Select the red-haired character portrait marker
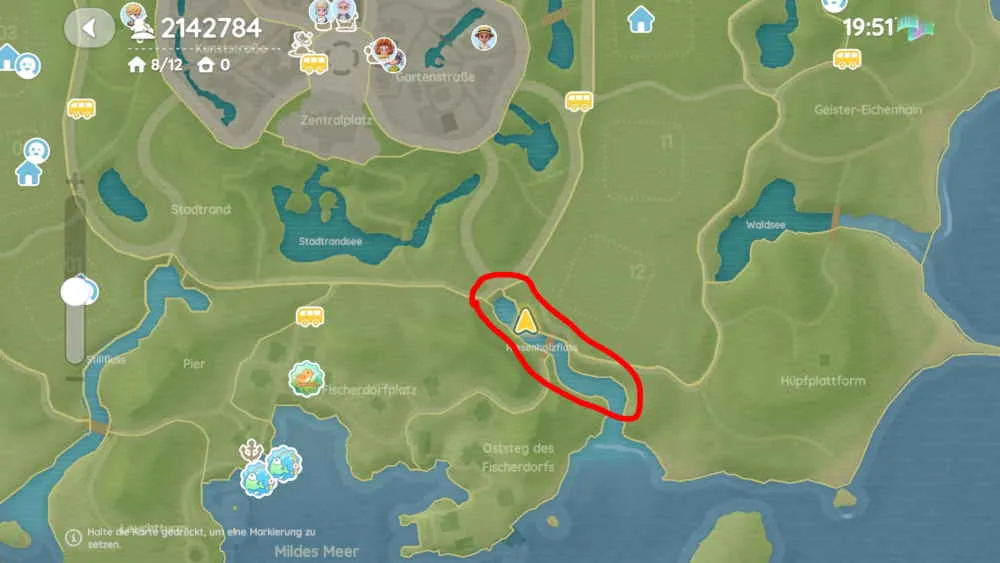The image size is (1000, 563). click(383, 51)
